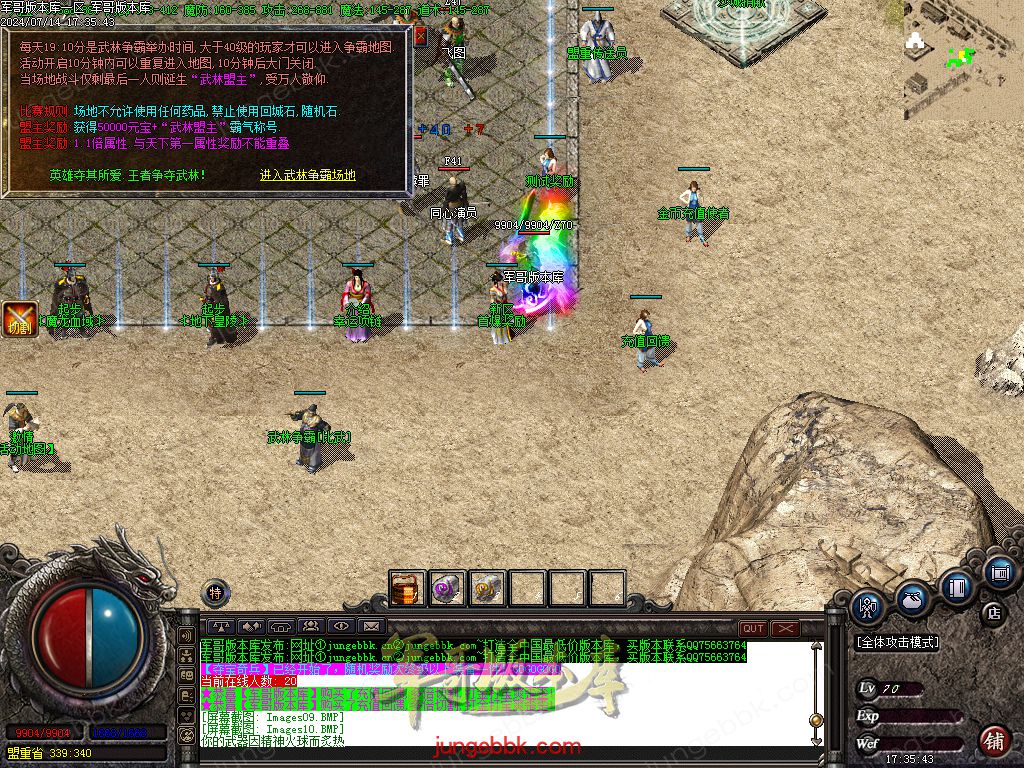This screenshot has width=1024, height=768.
Task: Select the gold swirl scroll hotbar slot
Action: click(x=487, y=589)
